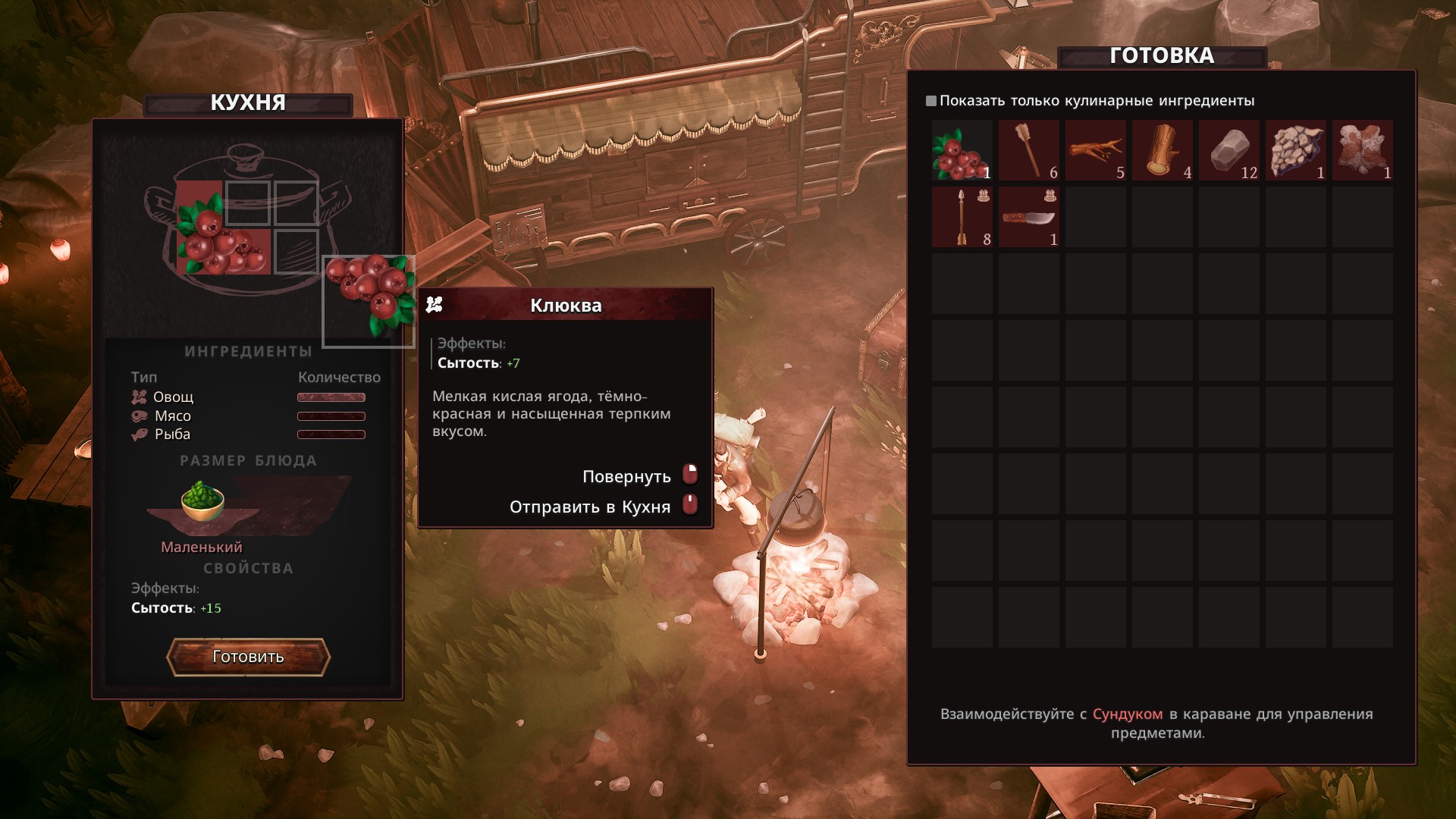This screenshot has width=1456, height=819.
Task: Select the animal hide inventory slot
Action: pyautogui.click(x=1362, y=150)
